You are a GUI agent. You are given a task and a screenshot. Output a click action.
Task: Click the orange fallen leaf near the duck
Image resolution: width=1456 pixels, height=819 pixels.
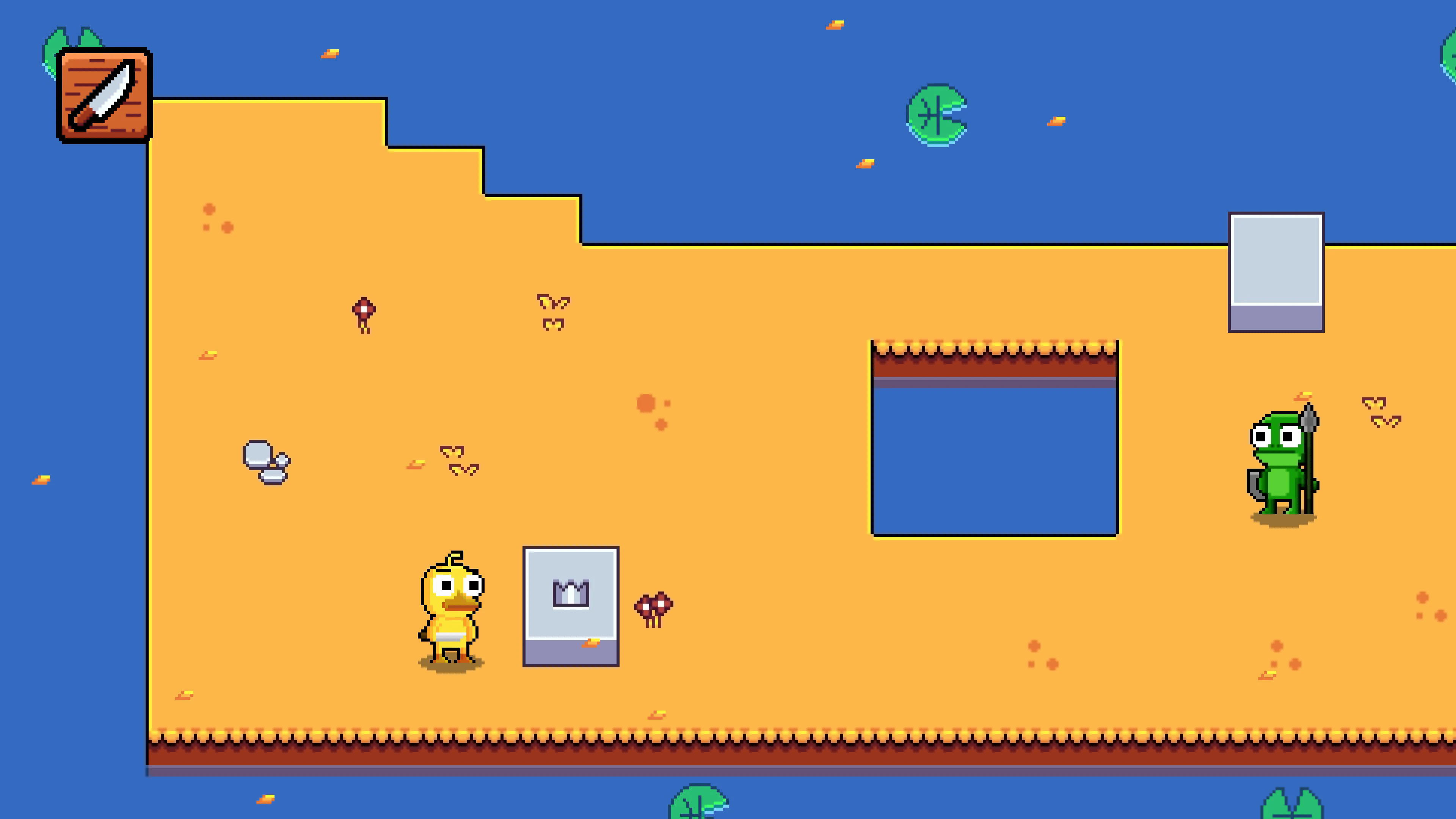tap(592, 643)
